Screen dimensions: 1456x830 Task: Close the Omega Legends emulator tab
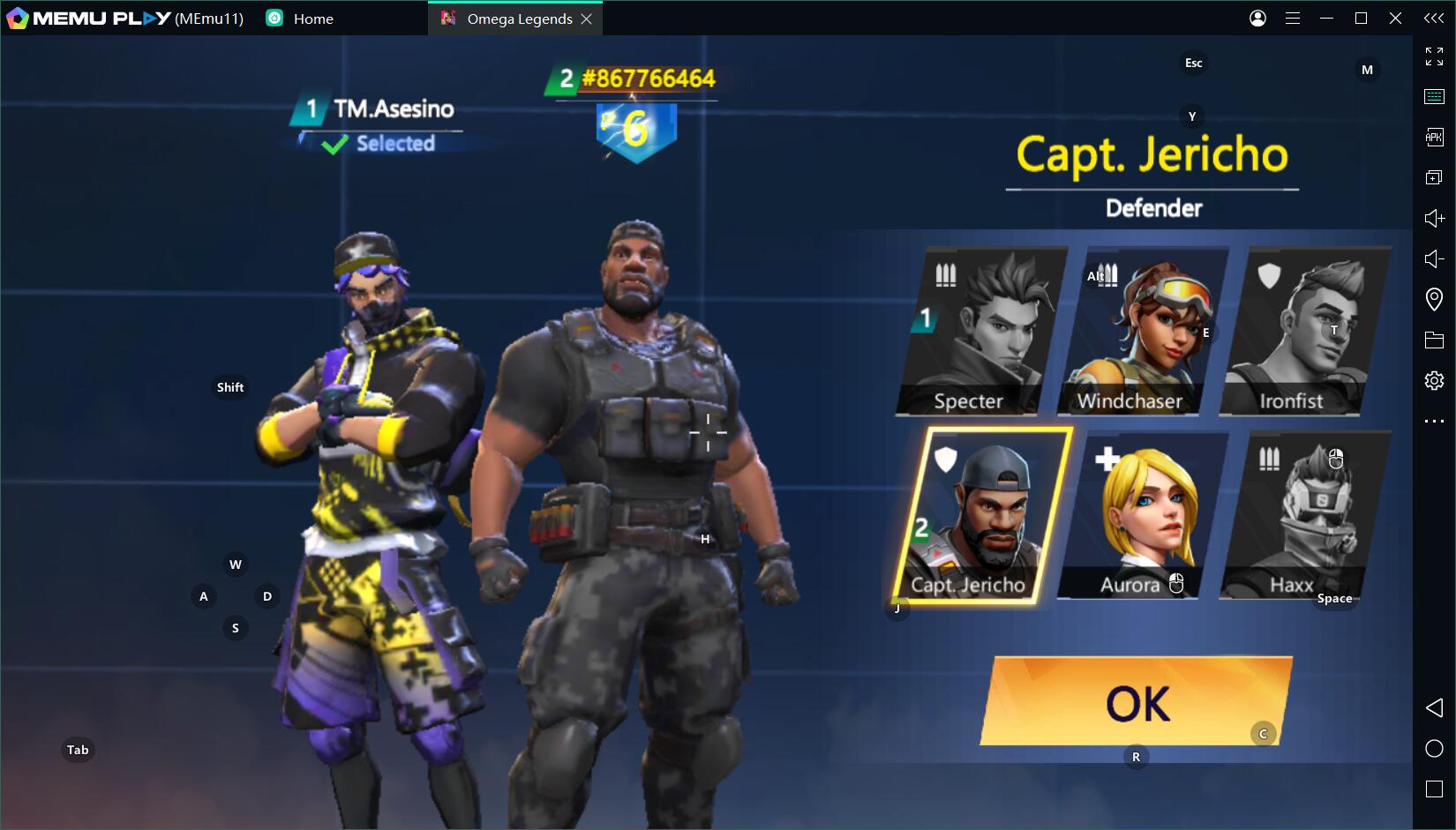coord(587,19)
